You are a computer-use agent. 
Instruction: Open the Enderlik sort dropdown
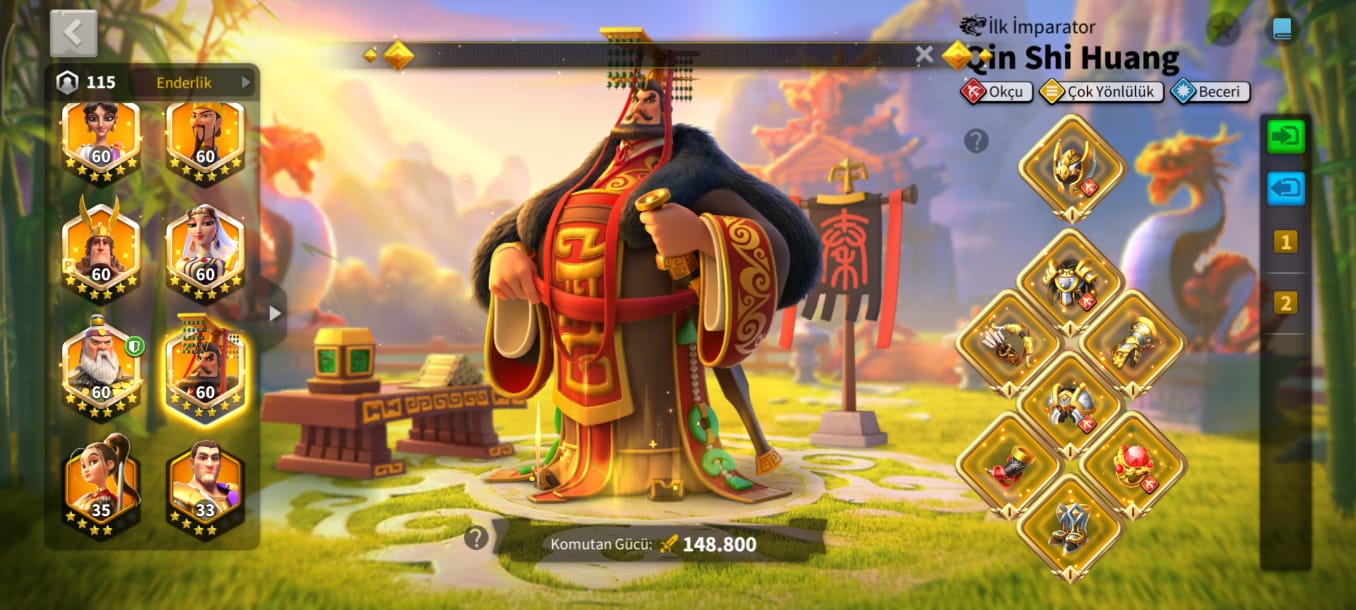(x=202, y=82)
